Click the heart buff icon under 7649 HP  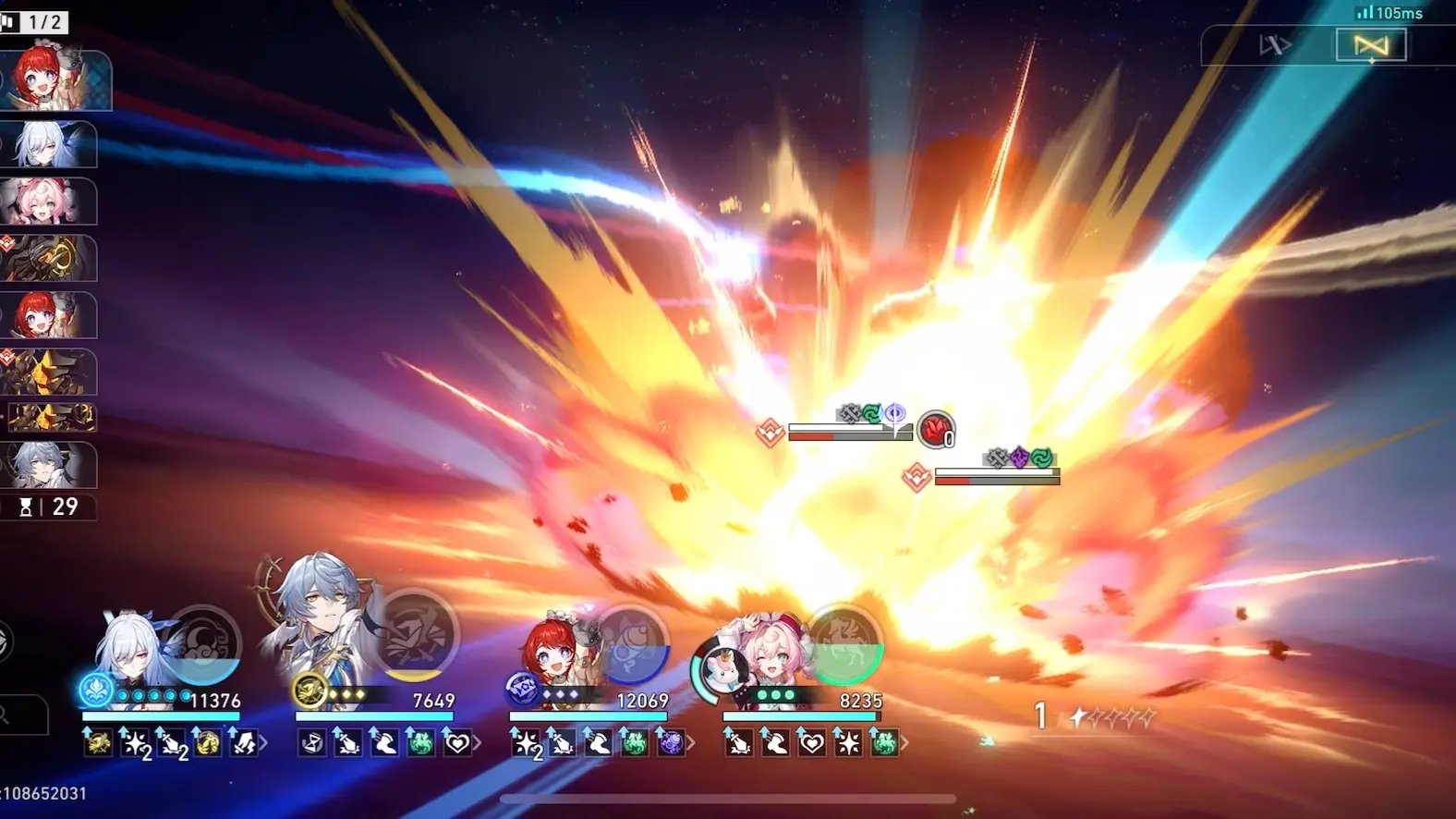[457, 742]
